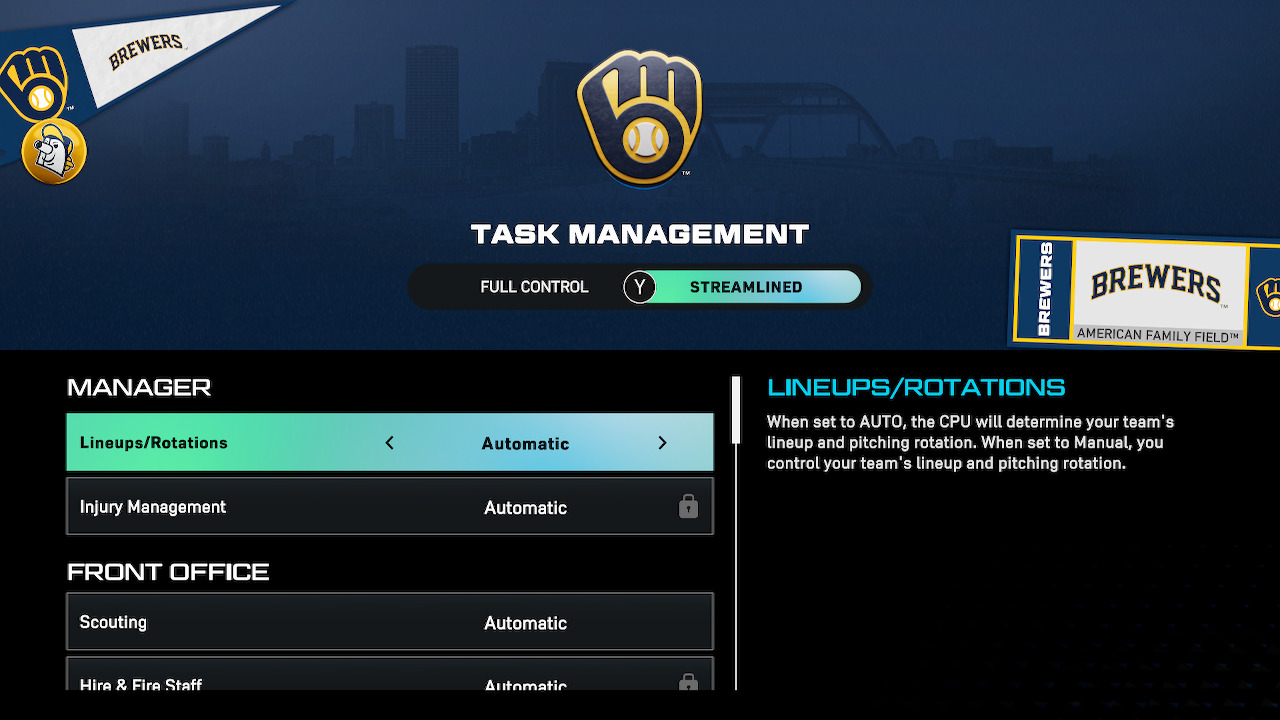Click the task list scrollbar
Viewport: 1280px width, 720px height.
coord(736,410)
